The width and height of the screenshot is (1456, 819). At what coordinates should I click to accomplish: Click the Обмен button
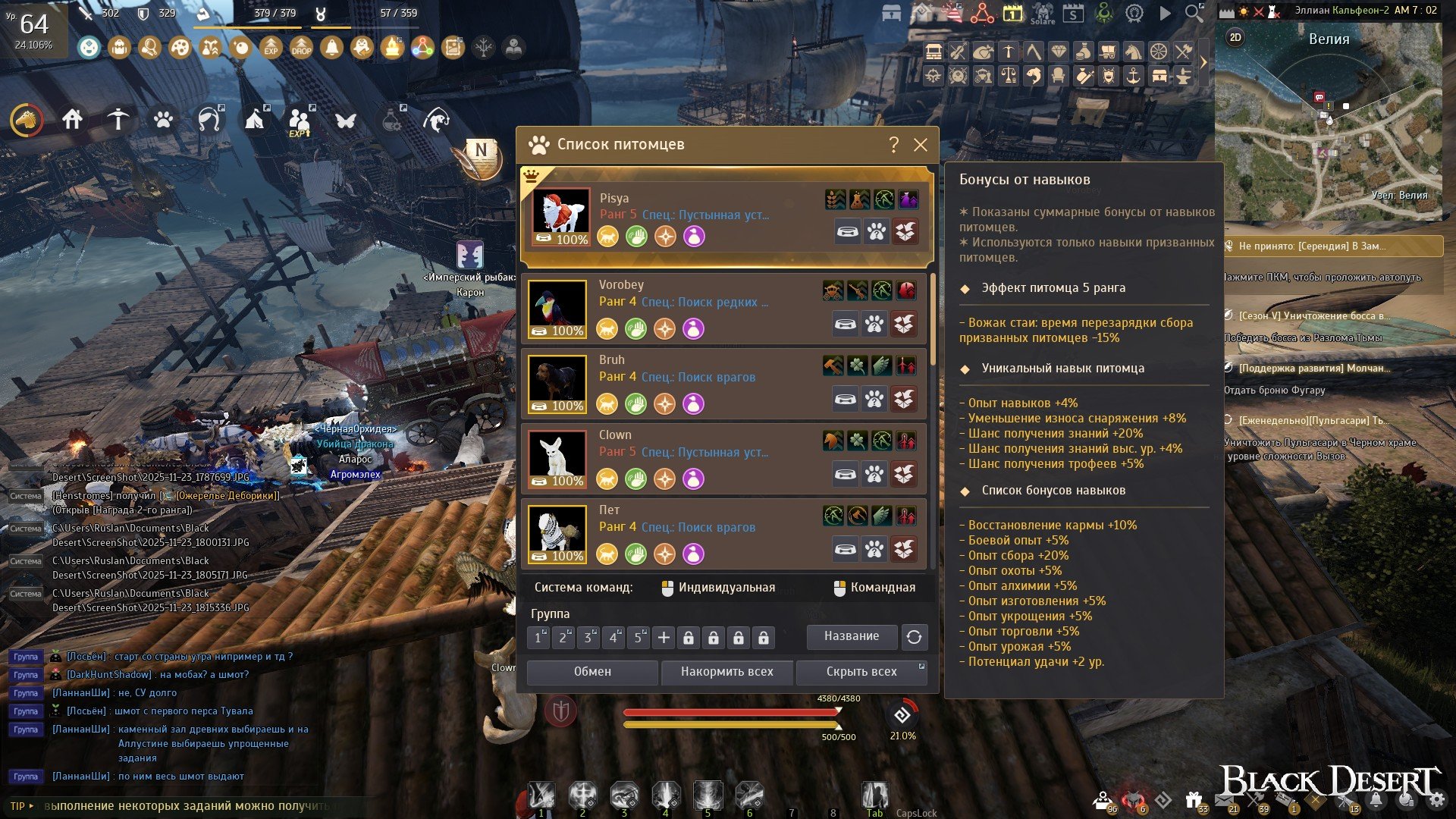pyautogui.click(x=592, y=672)
